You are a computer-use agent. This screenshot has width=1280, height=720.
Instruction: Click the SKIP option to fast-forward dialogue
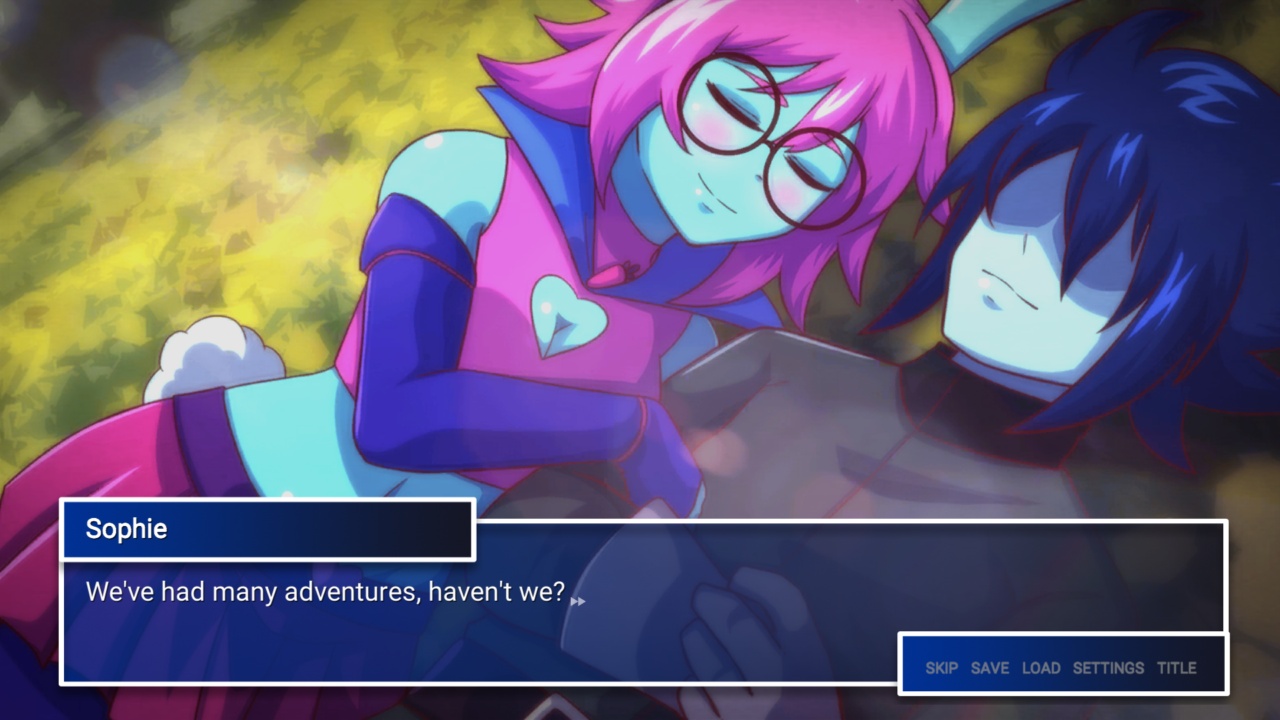point(943,668)
